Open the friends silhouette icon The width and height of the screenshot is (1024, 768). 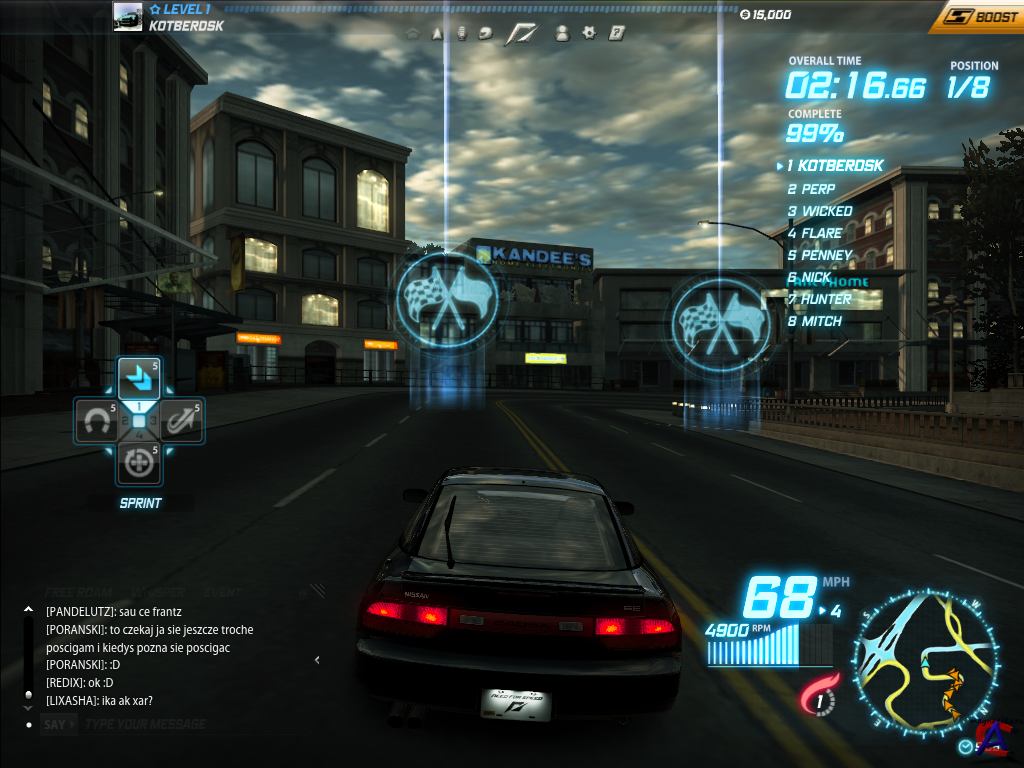[x=562, y=33]
